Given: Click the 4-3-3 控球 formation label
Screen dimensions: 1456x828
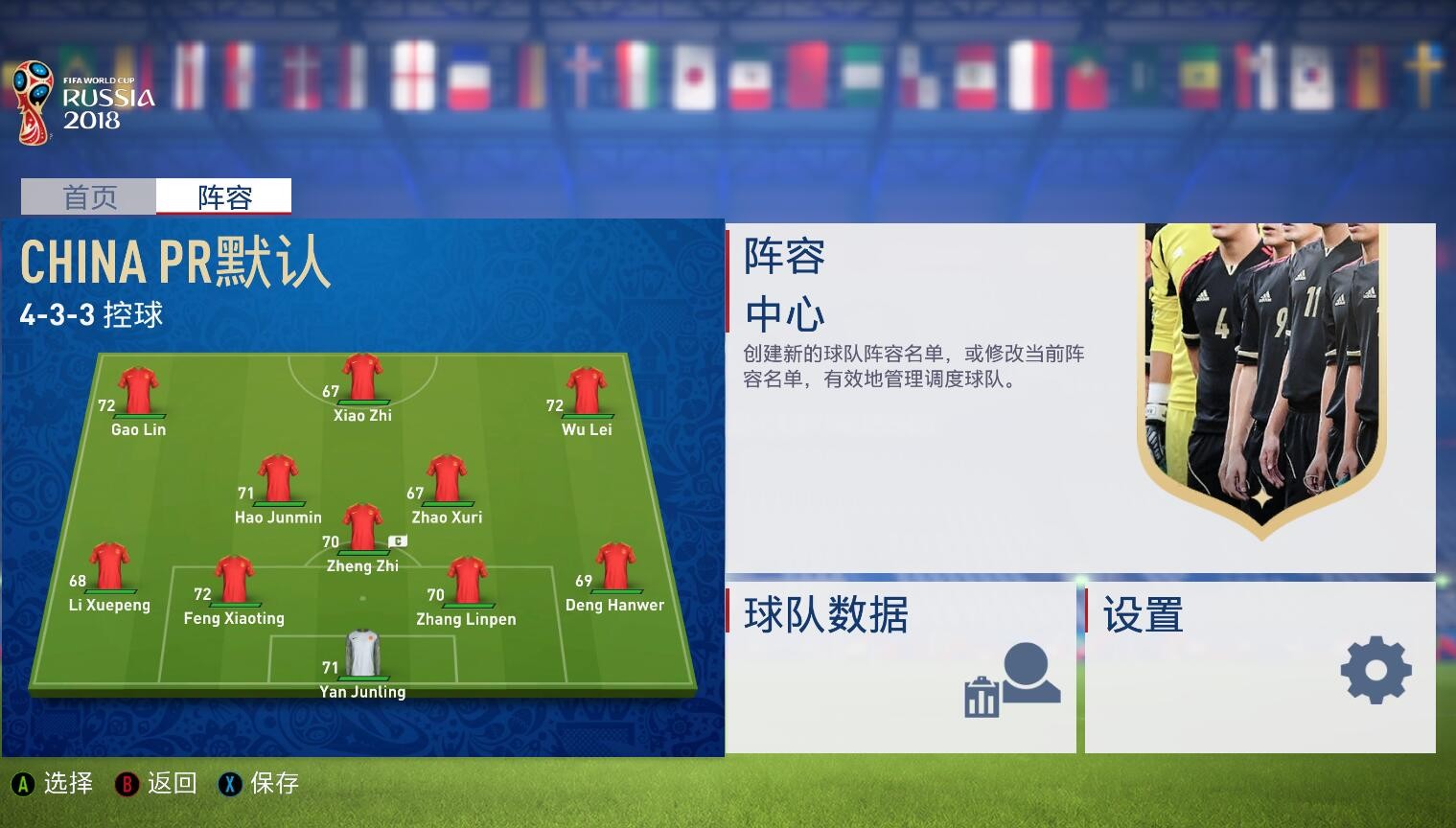Looking at the screenshot, I should point(92,314).
